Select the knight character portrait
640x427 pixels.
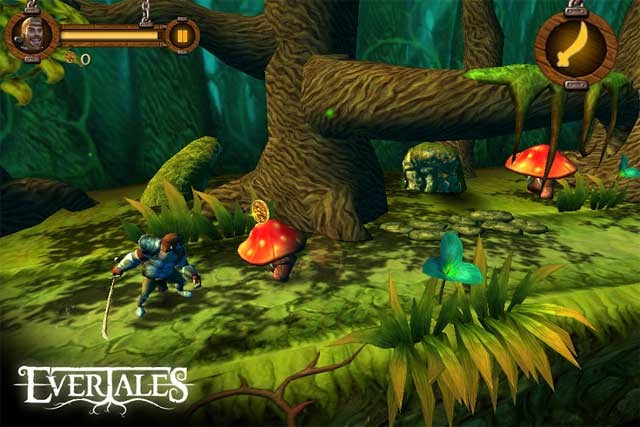tap(29, 36)
